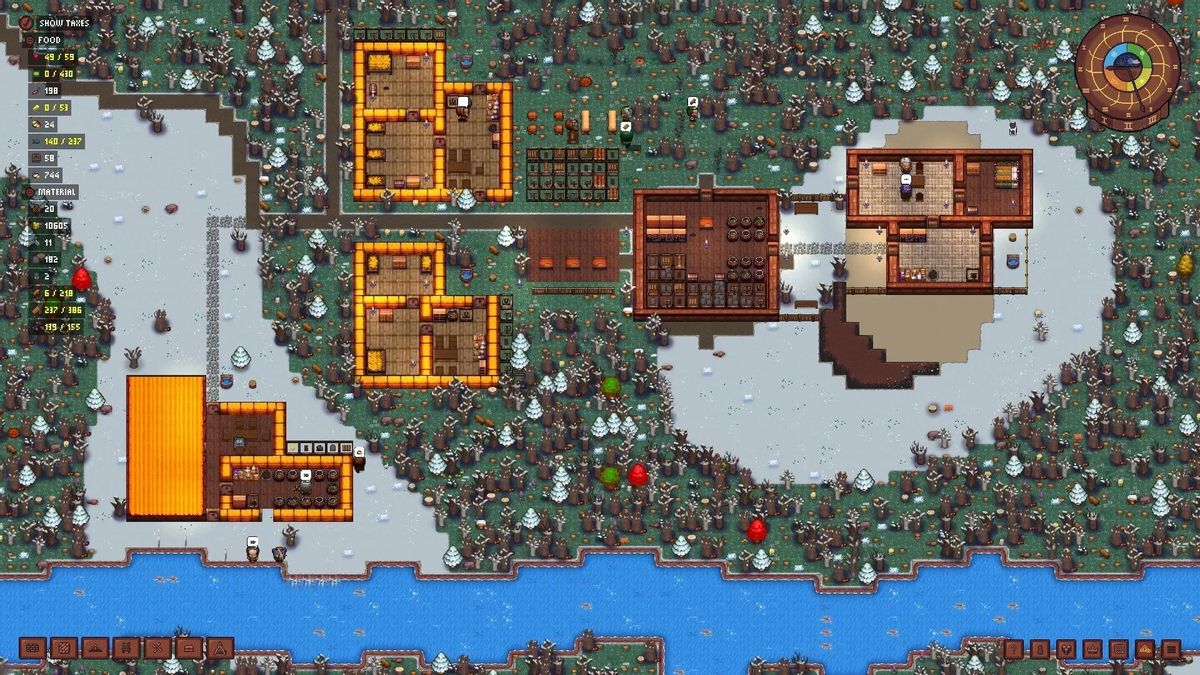Click the highlighted yellow triangle button
Image resolution: width=1200 pixels, height=675 pixels.
coord(1144,650)
